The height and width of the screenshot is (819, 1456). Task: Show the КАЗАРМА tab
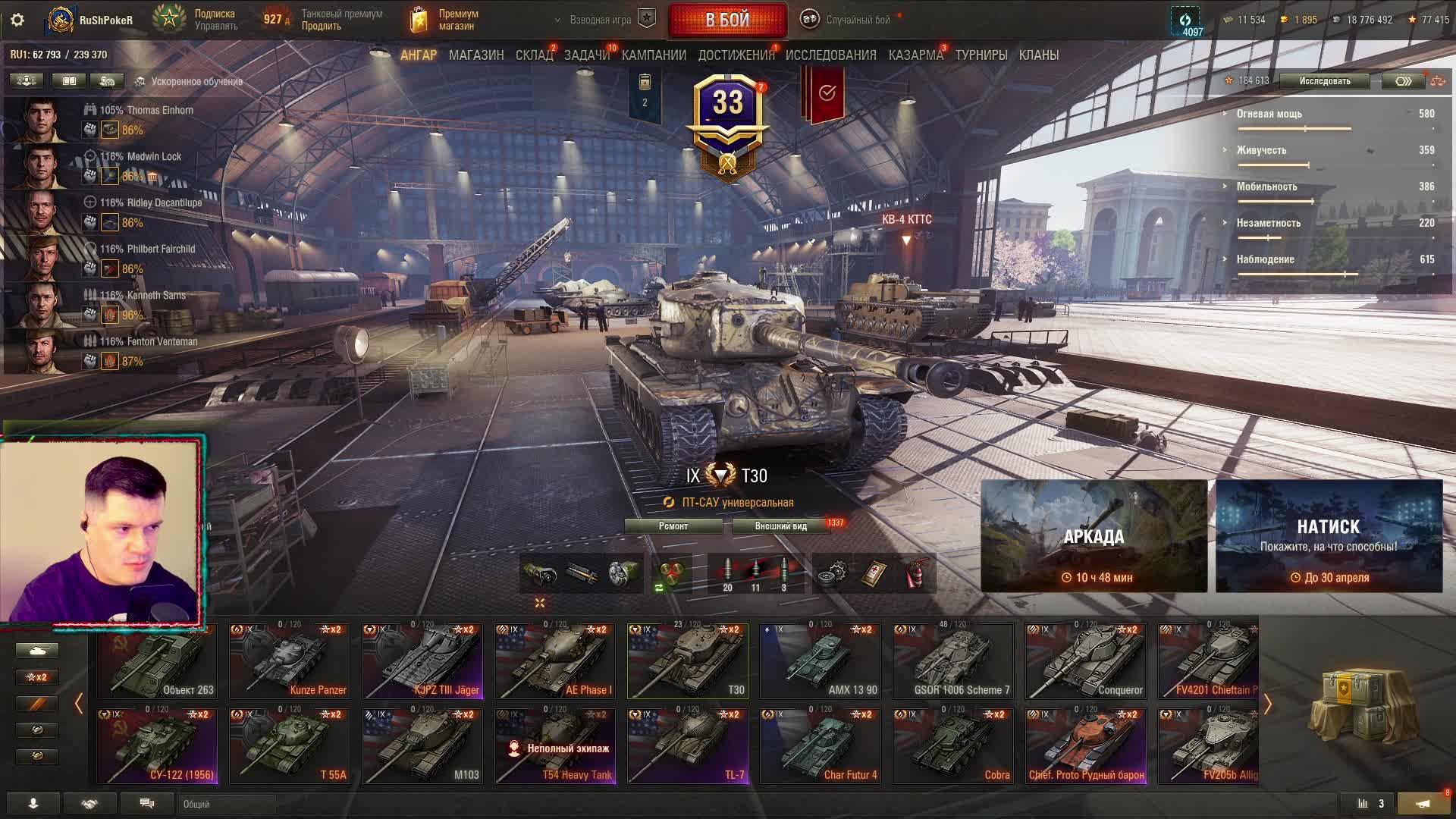coord(915,55)
